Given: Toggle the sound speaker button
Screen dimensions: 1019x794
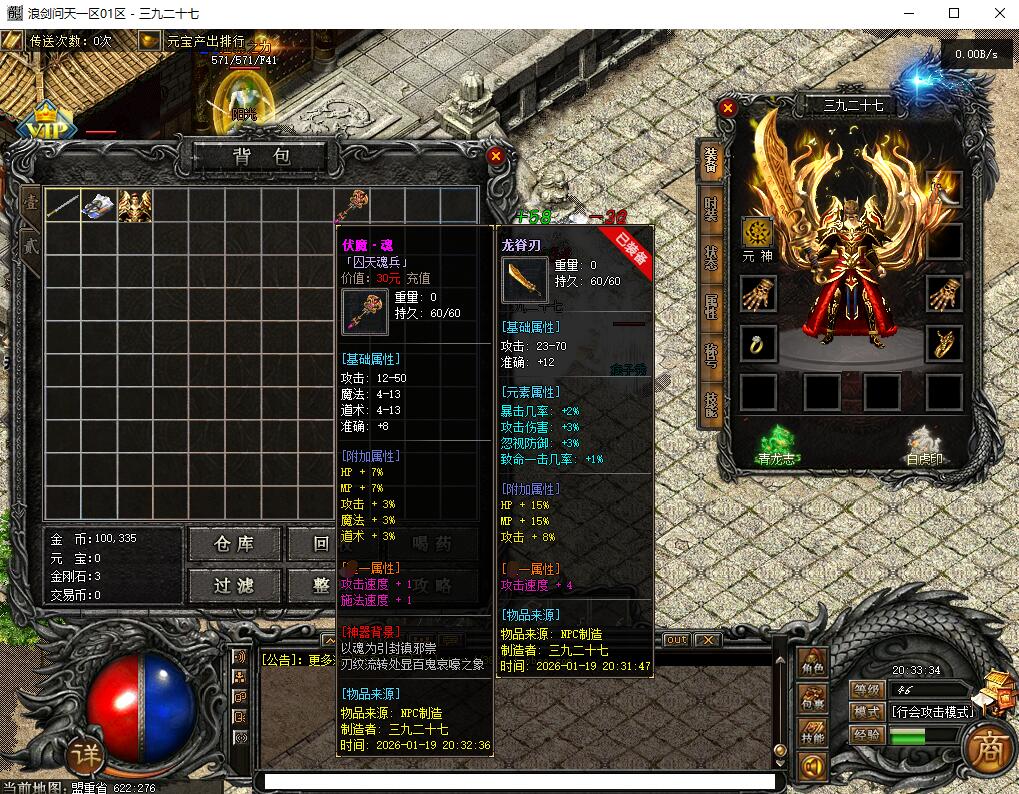Looking at the screenshot, I should click(812, 767).
